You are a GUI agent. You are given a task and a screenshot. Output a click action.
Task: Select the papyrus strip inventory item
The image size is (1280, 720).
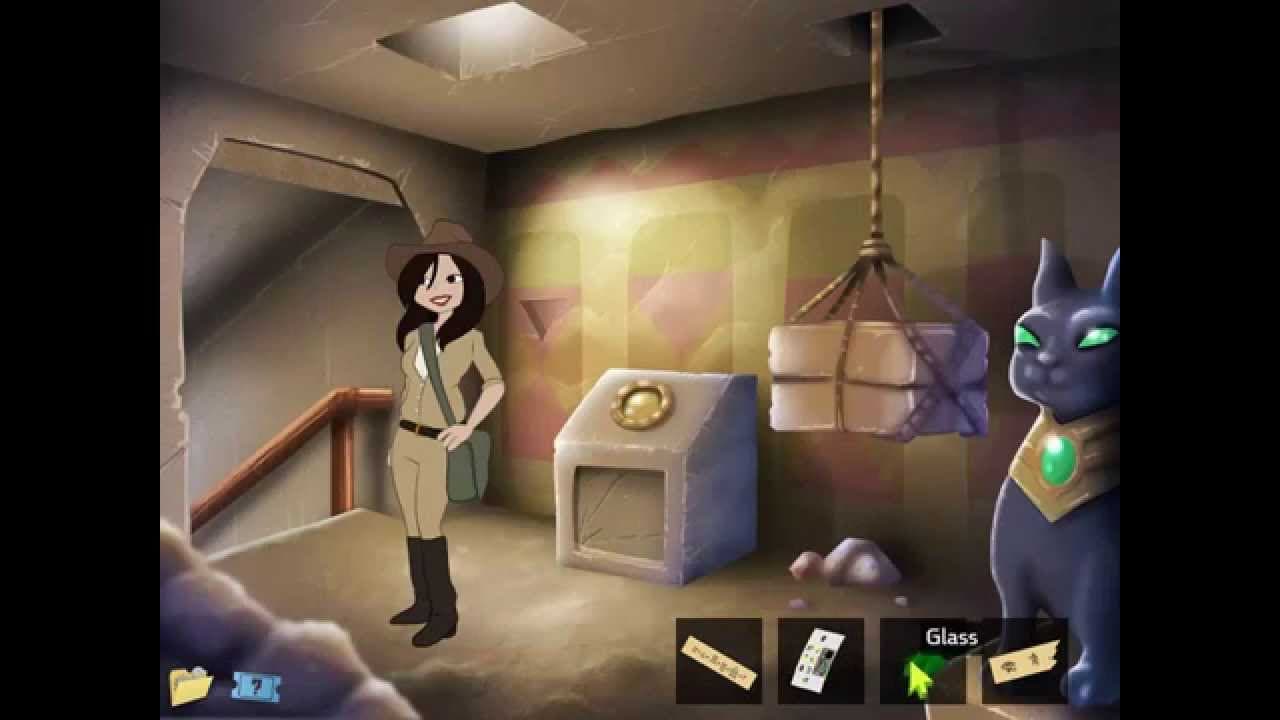pos(718,660)
